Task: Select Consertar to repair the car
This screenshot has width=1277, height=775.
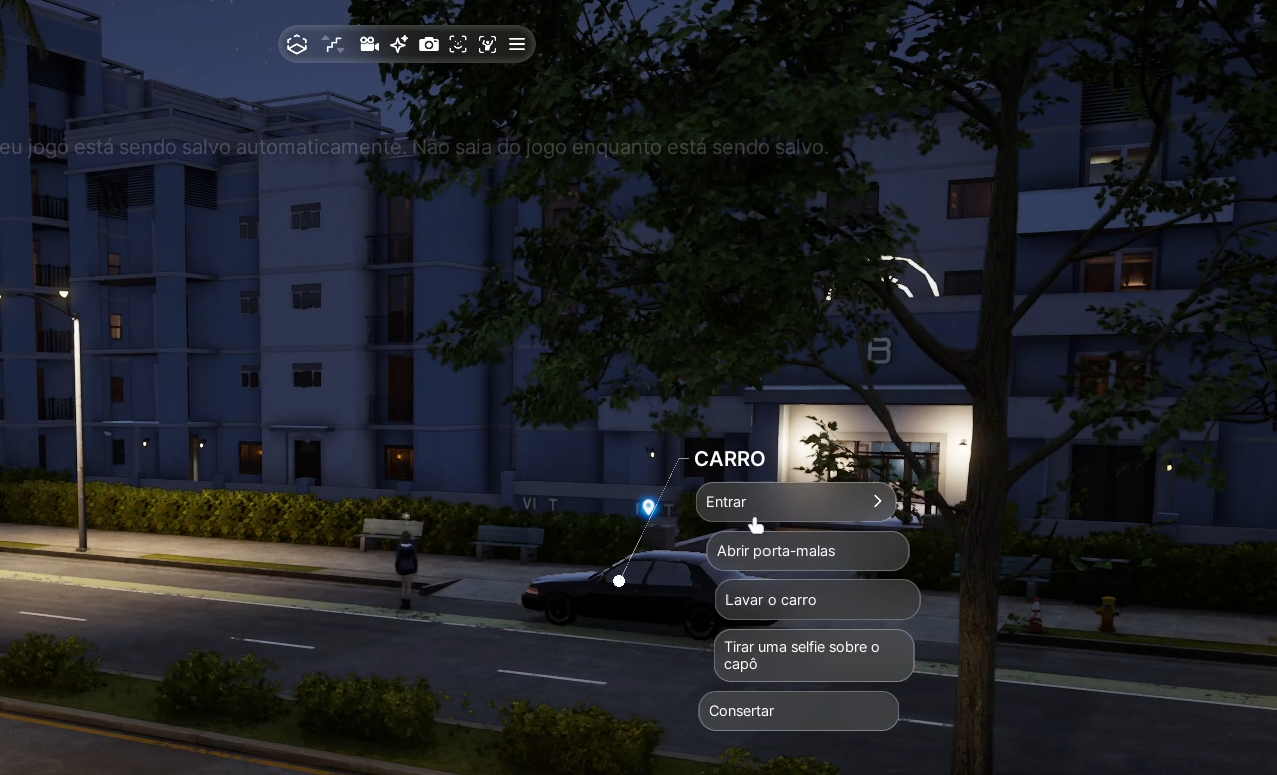Action: coord(798,711)
